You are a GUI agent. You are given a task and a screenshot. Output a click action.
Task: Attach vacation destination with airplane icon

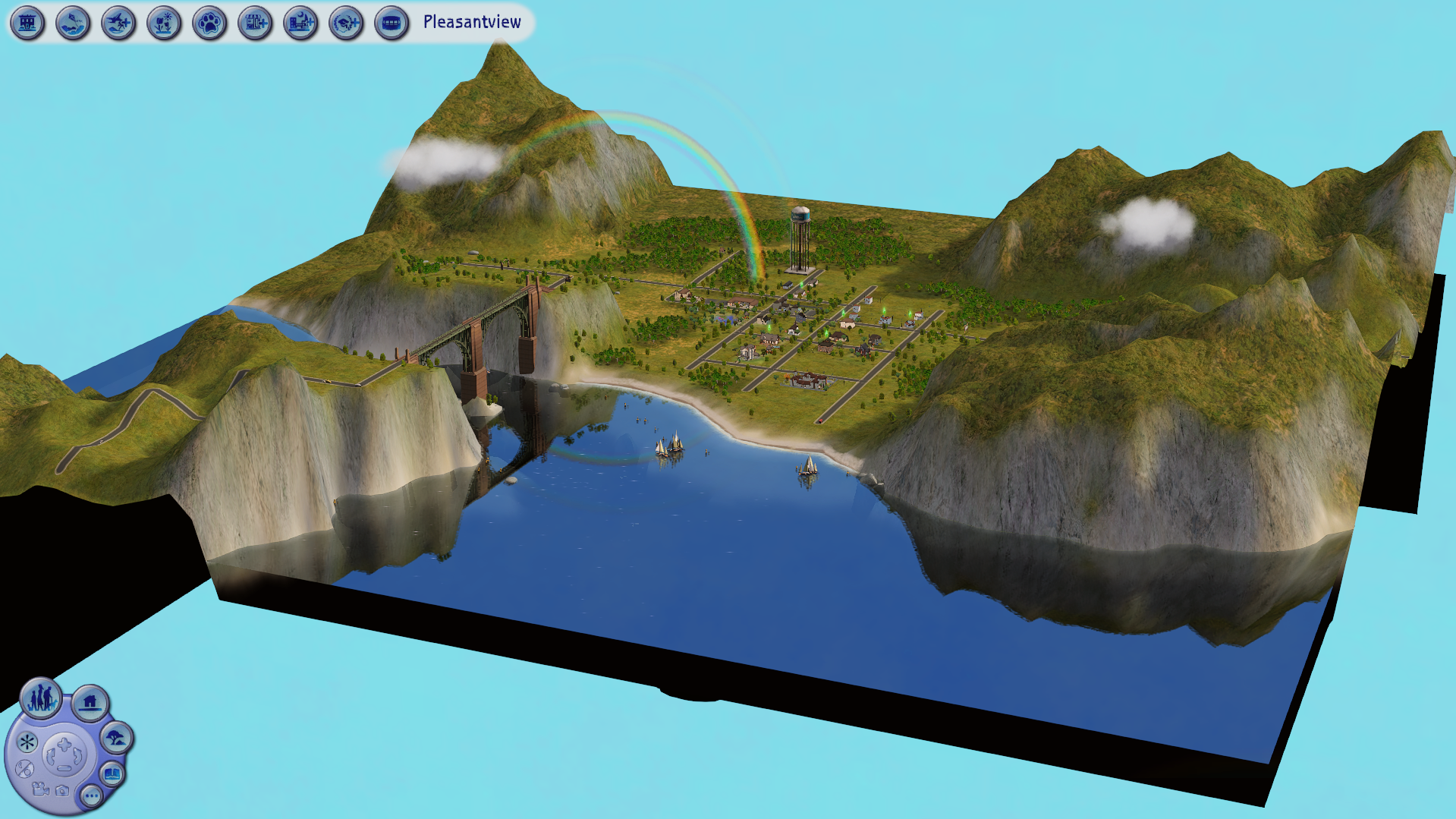(x=119, y=23)
